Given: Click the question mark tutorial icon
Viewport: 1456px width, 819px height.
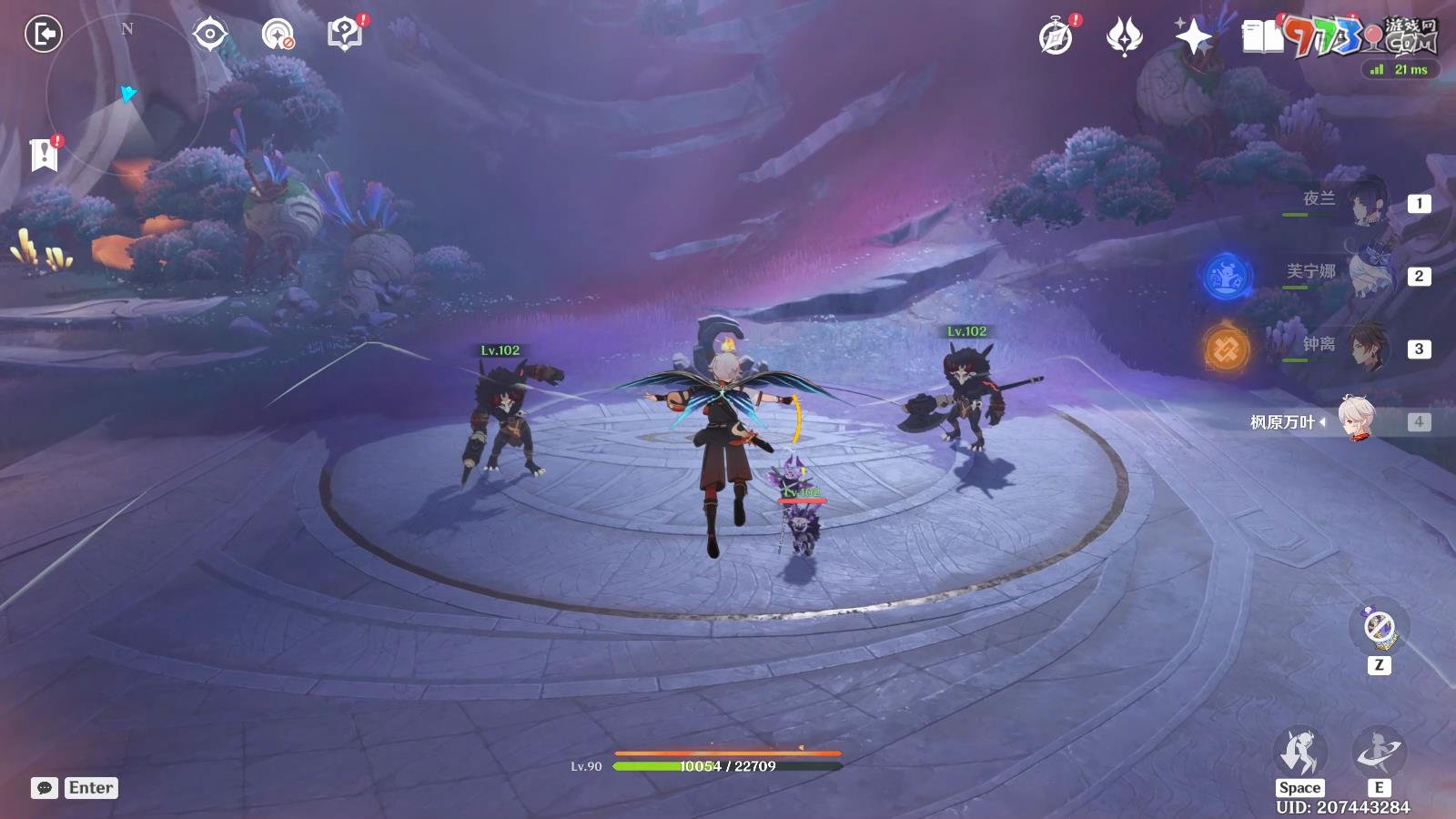Looking at the screenshot, I should [x=344, y=35].
